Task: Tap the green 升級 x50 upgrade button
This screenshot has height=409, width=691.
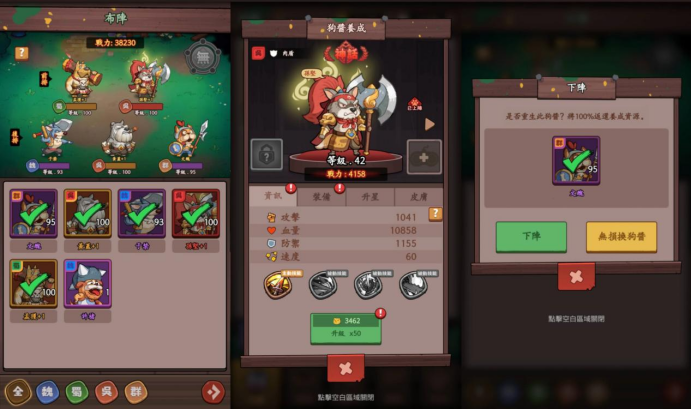Action: click(x=345, y=327)
